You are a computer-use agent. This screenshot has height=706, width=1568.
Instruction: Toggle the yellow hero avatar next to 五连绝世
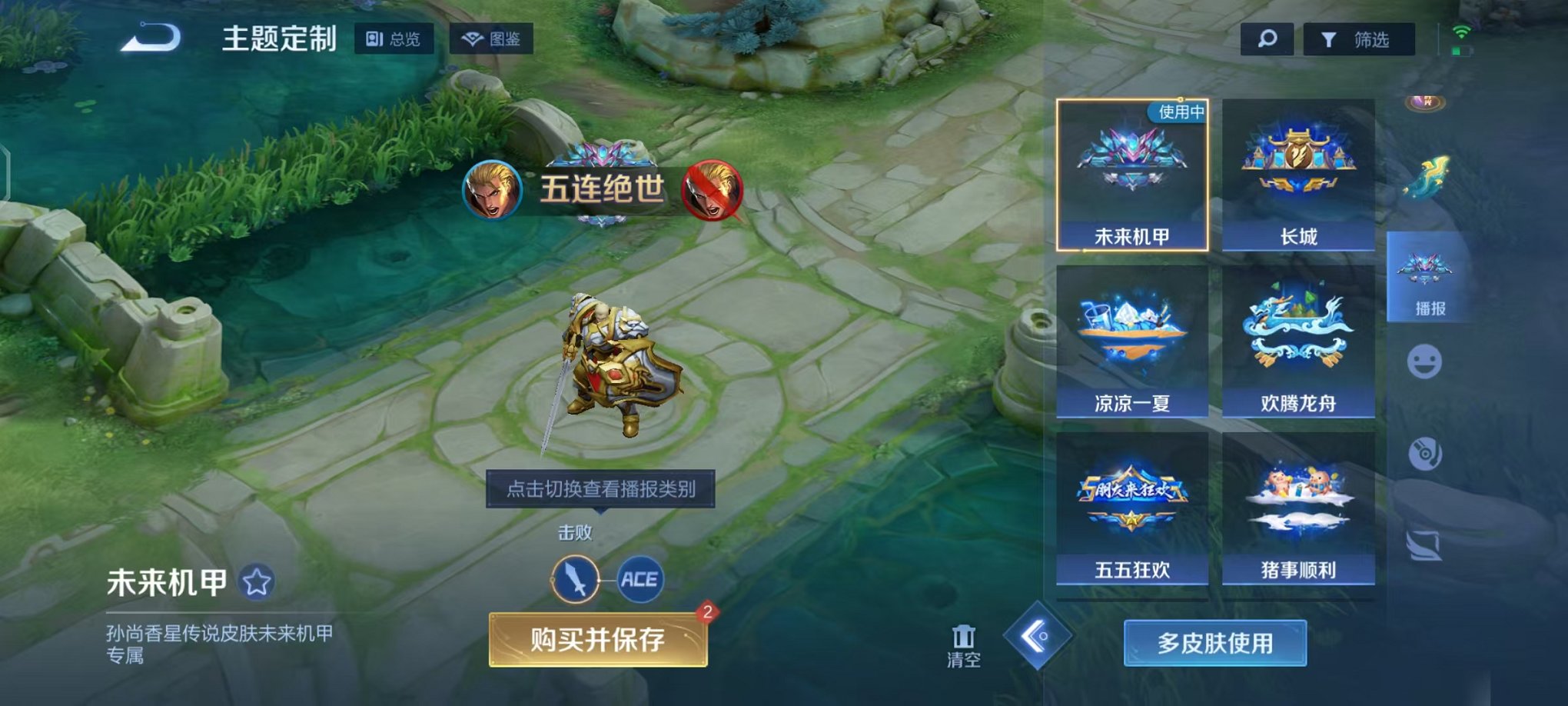click(495, 192)
